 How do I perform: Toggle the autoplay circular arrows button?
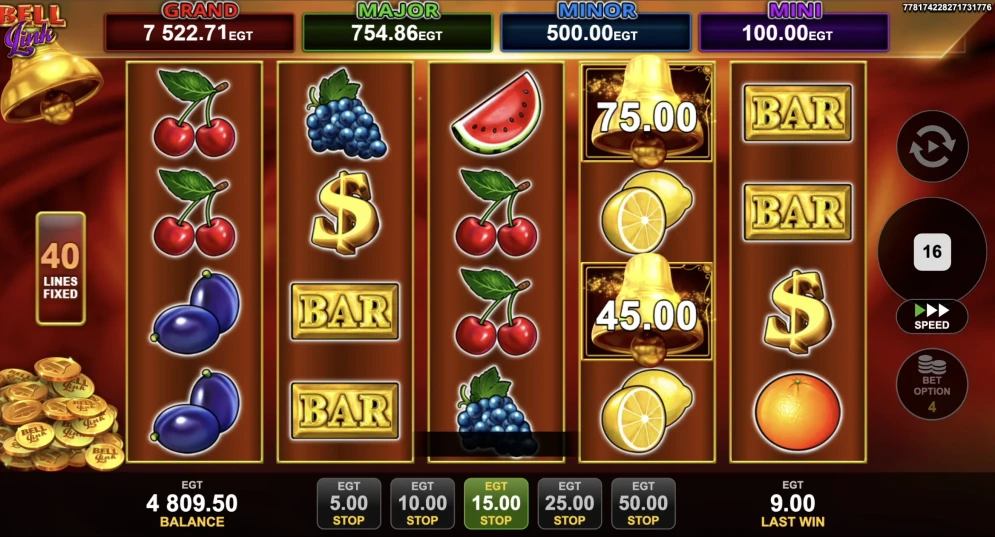pos(932,146)
